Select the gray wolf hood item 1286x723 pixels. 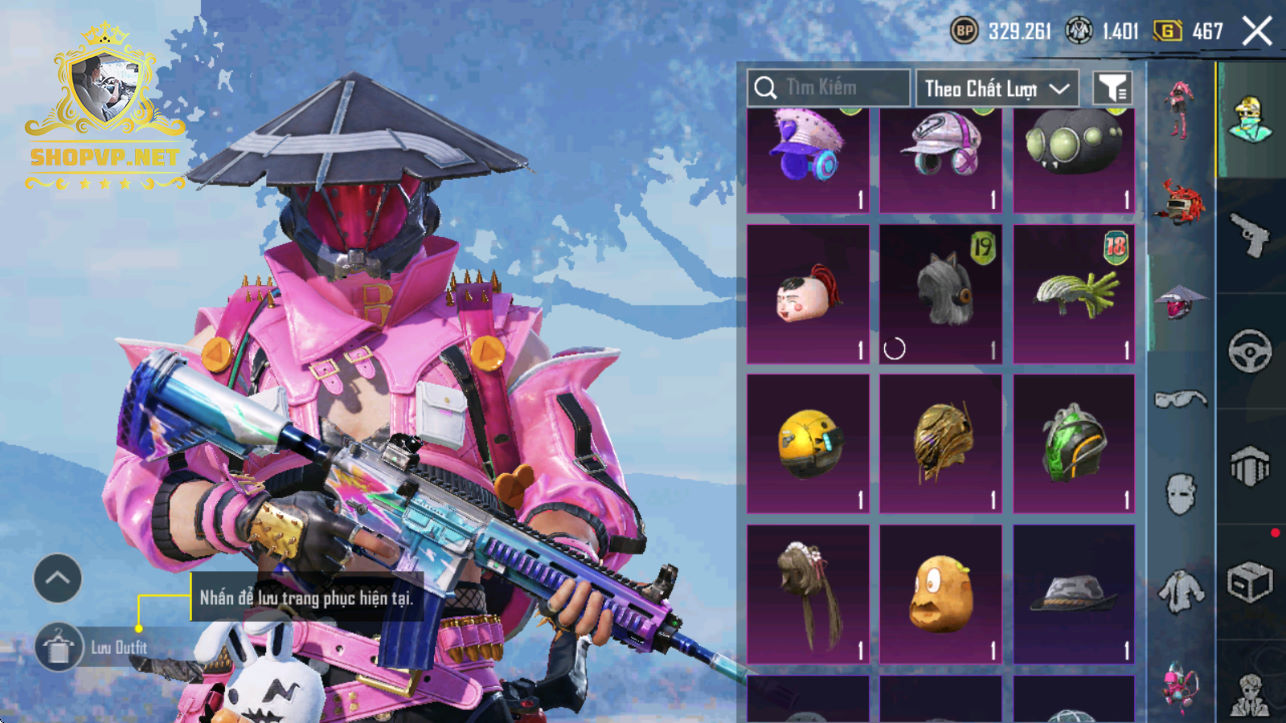pyautogui.click(x=941, y=293)
